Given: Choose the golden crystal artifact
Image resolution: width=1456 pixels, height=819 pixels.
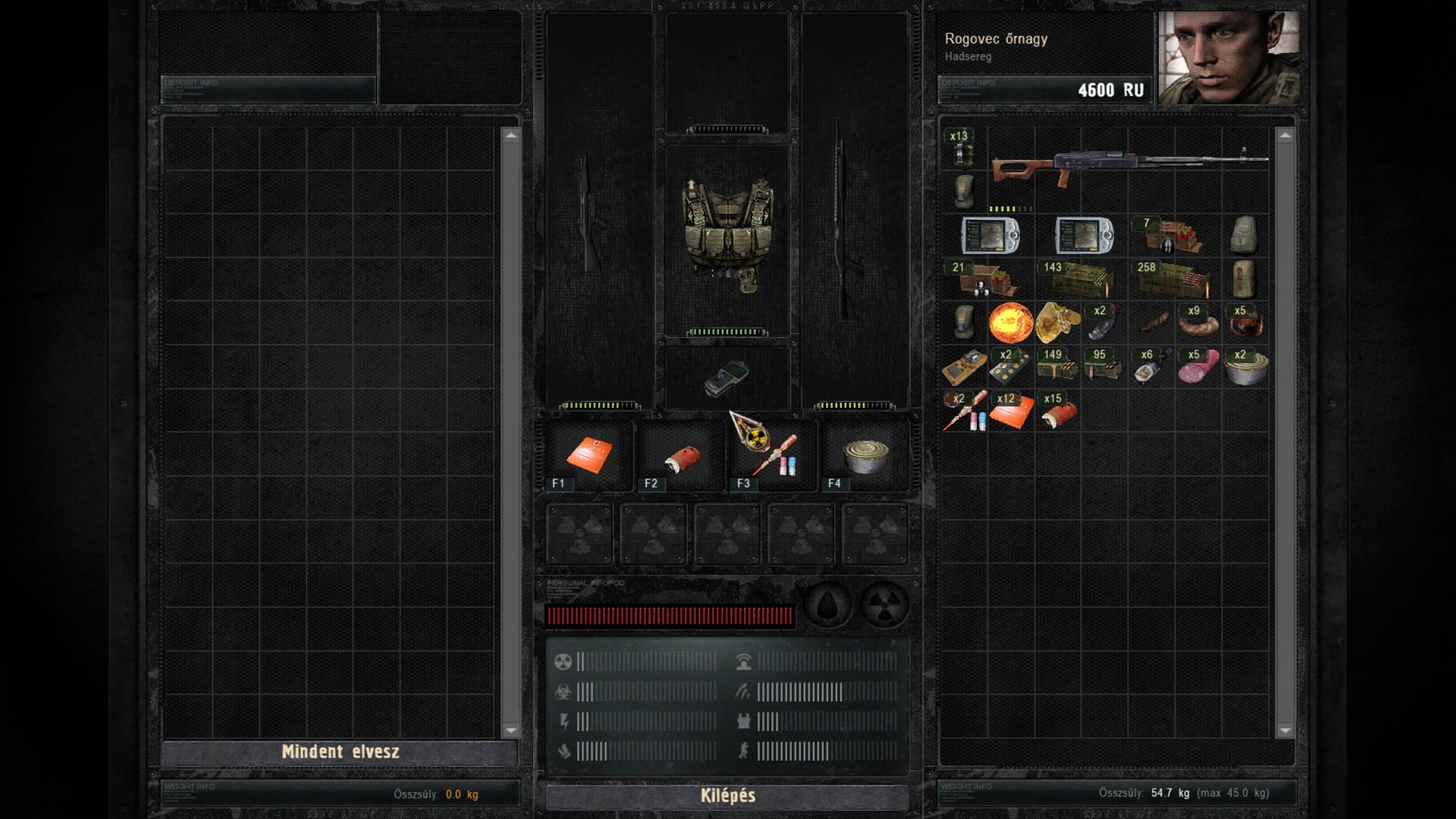Looking at the screenshot, I should pos(1058,323).
